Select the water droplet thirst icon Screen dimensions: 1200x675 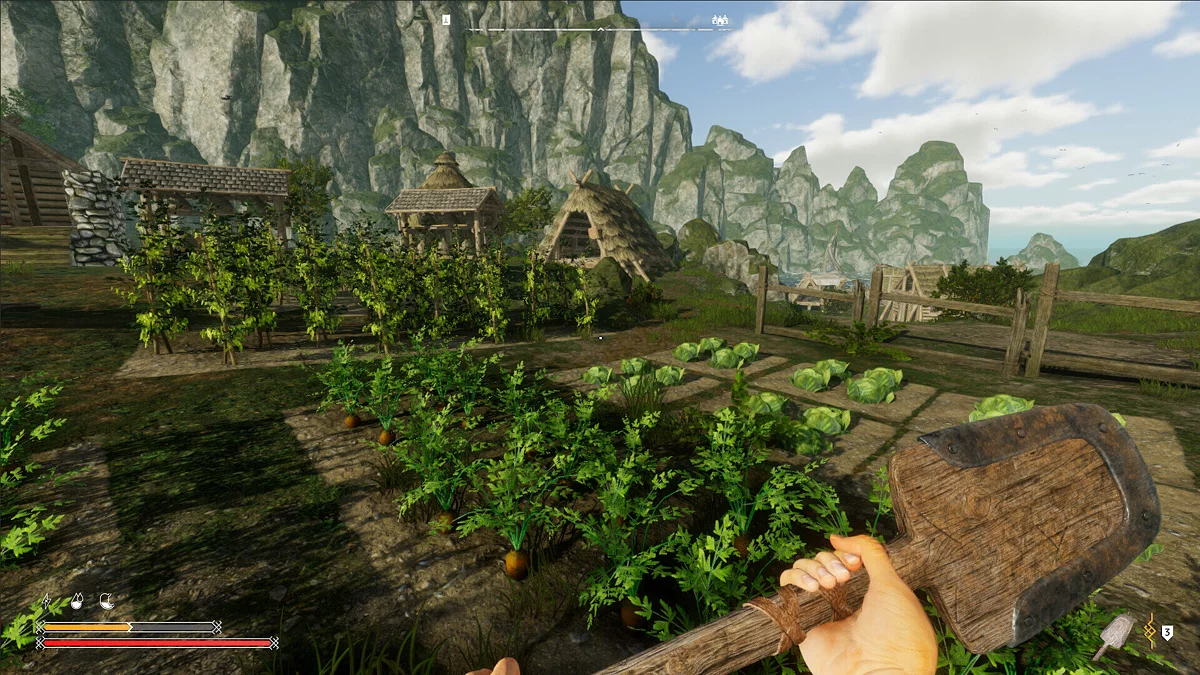click(x=76, y=602)
